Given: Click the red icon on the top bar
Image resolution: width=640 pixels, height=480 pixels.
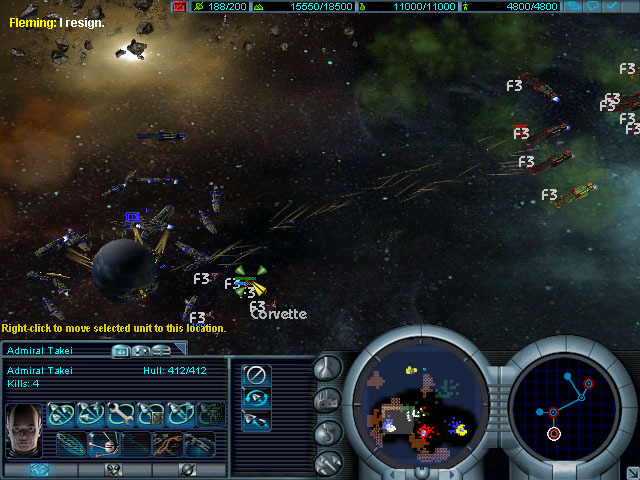Looking at the screenshot, I should (179, 6).
